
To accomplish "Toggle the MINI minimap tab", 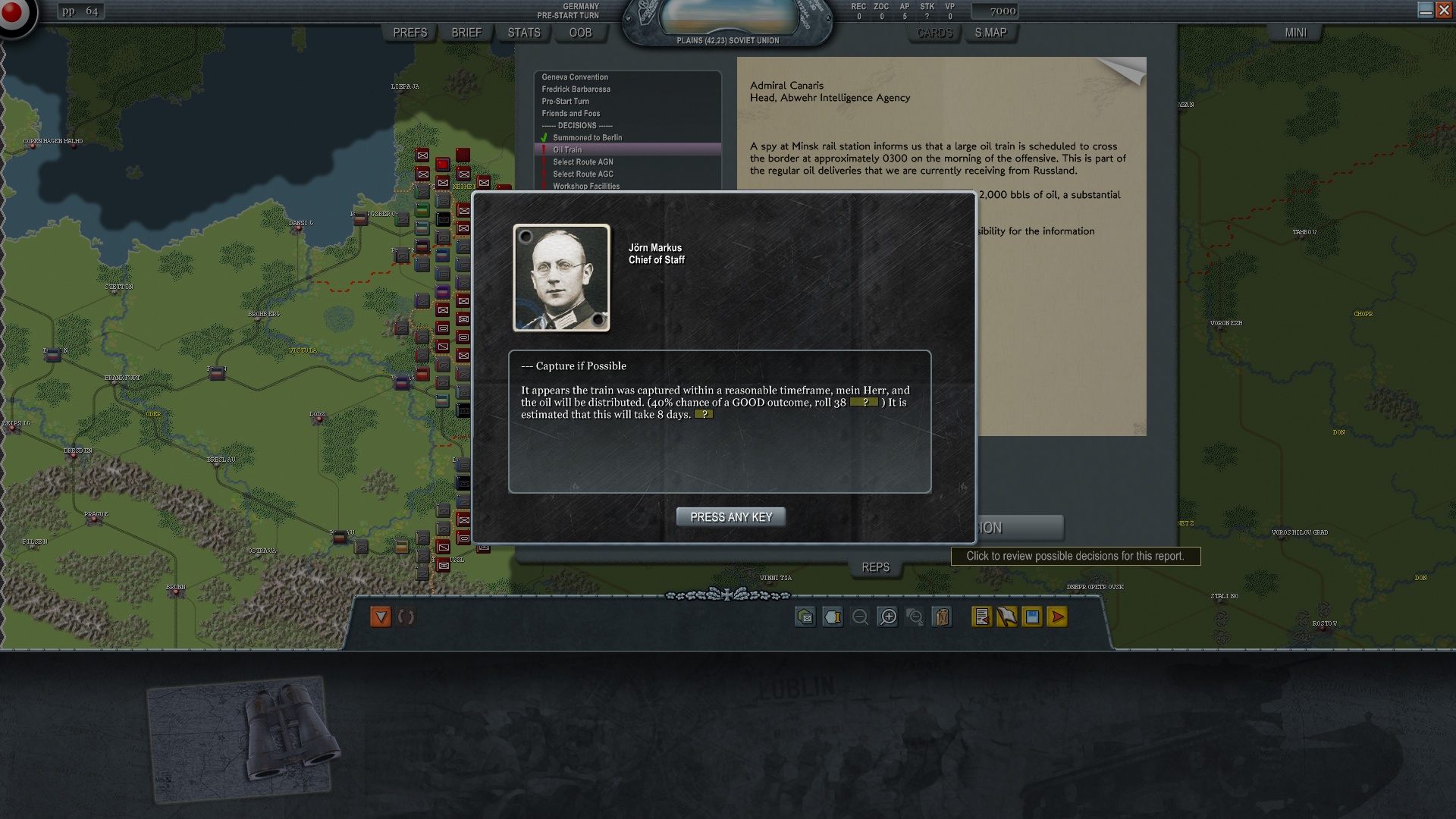I will coord(1295,33).
